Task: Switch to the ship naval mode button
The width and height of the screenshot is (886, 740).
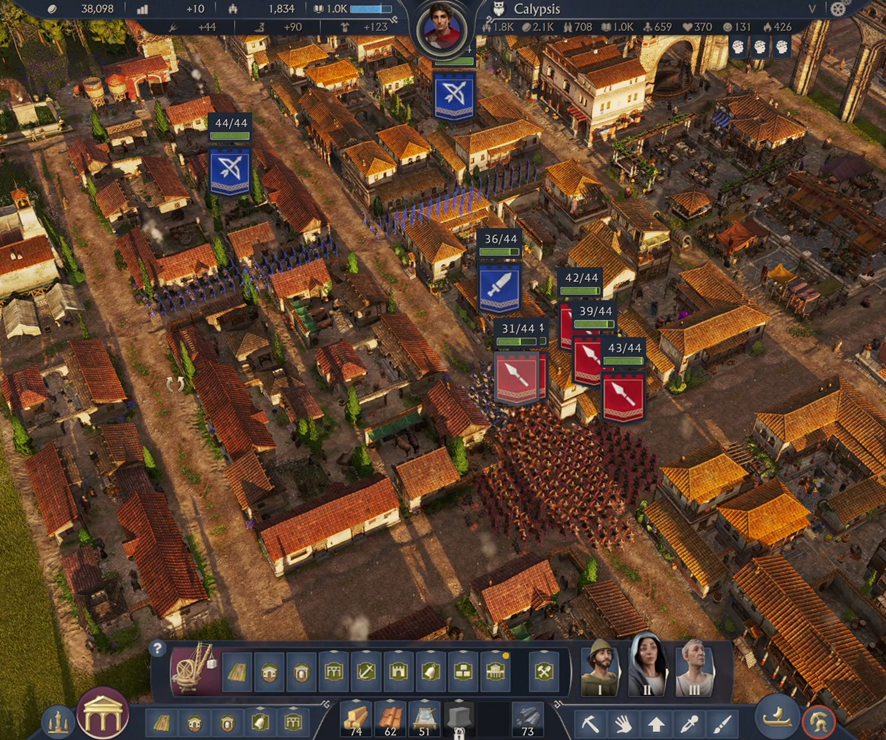Action: click(x=774, y=717)
